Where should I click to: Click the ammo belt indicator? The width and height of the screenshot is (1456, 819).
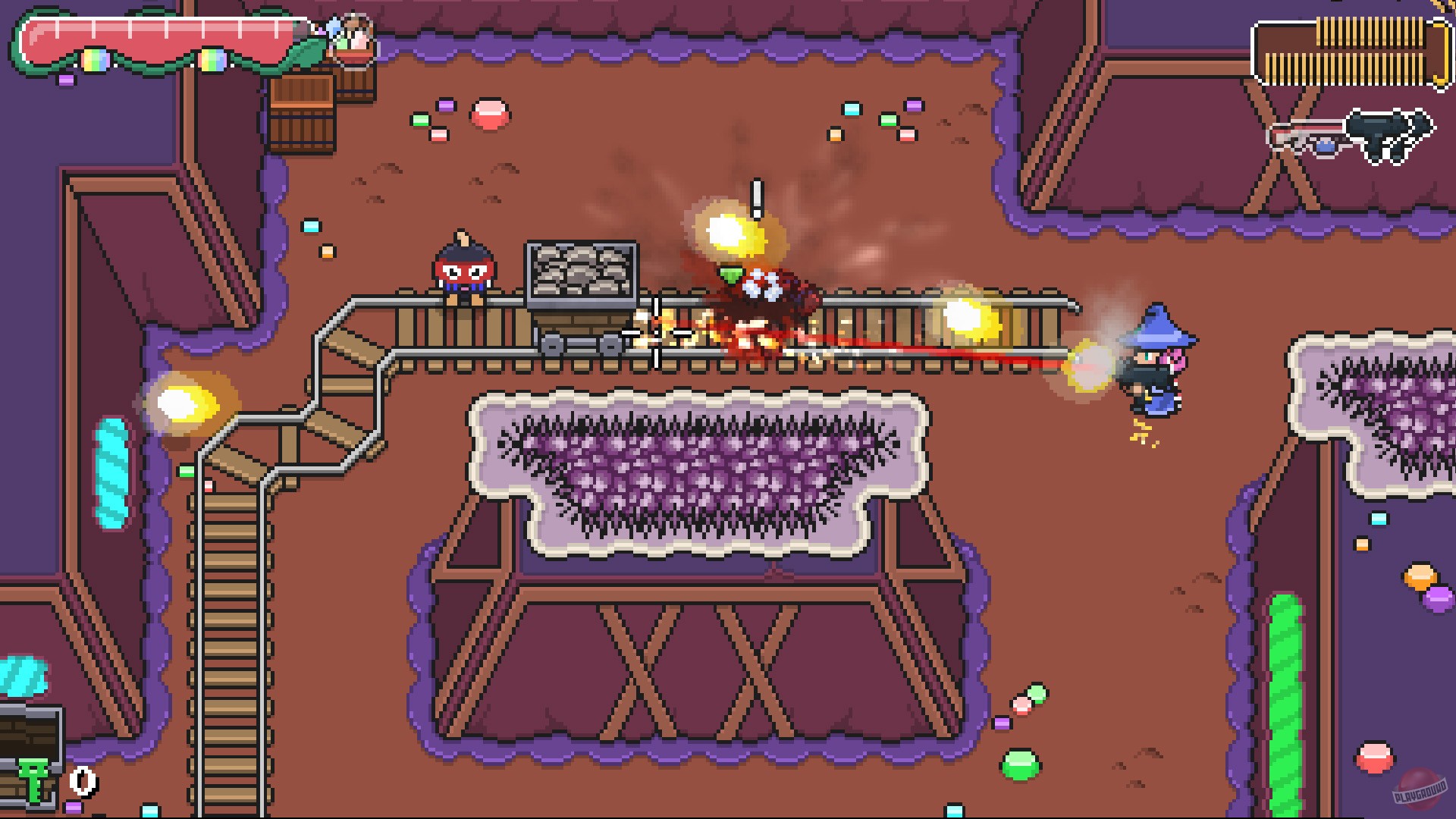[1354, 49]
